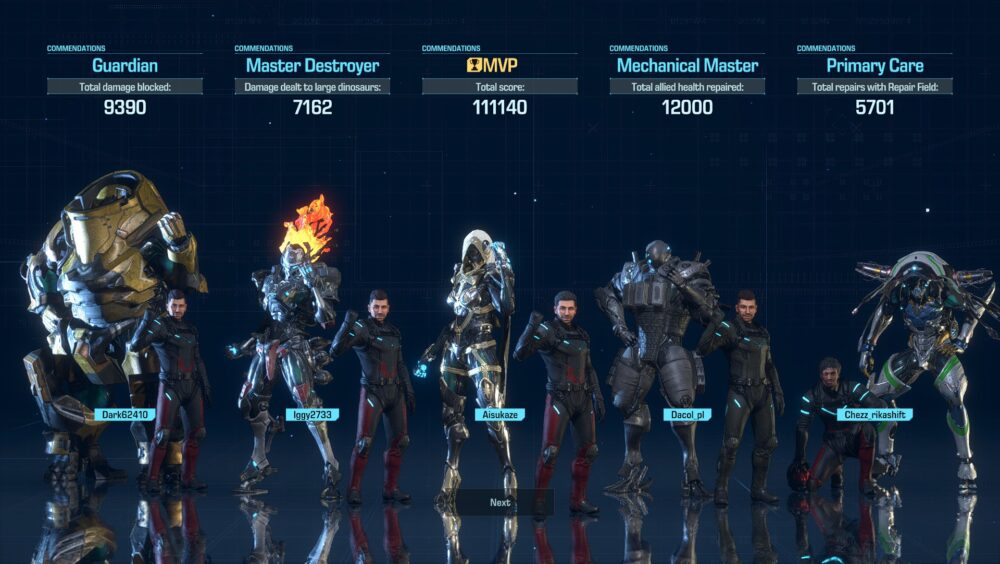
Task: Click the Aisukaze player name tag
Action: tap(500, 414)
